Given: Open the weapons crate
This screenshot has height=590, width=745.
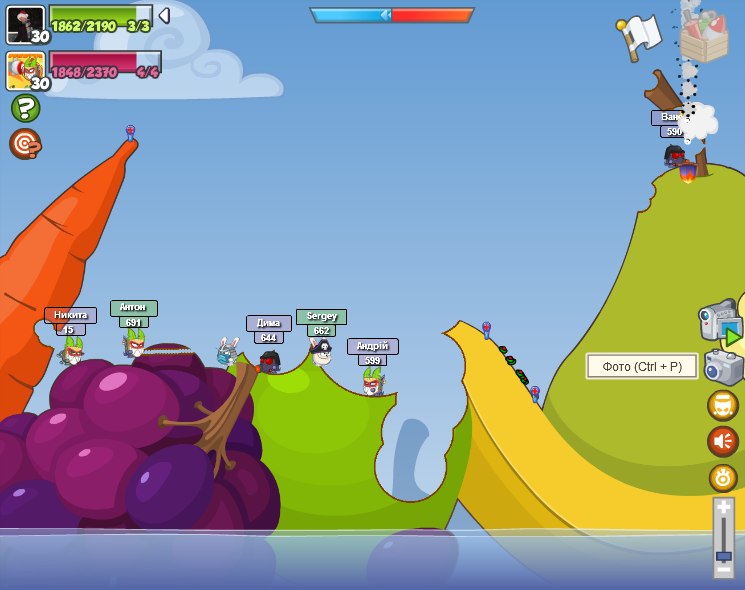Looking at the screenshot, I should point(704,39).
